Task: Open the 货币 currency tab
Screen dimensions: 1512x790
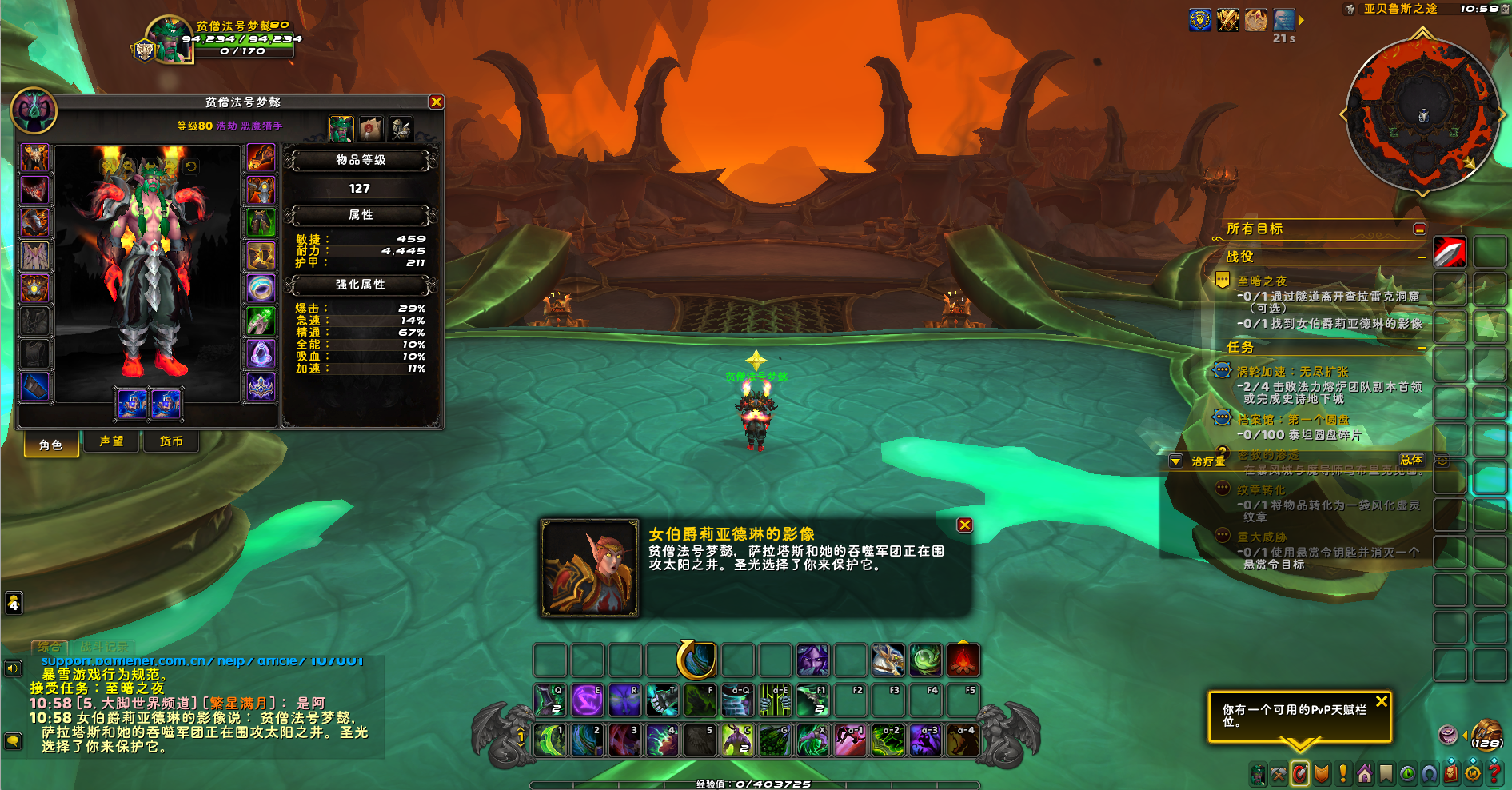Action: click(x=171, y=441)
